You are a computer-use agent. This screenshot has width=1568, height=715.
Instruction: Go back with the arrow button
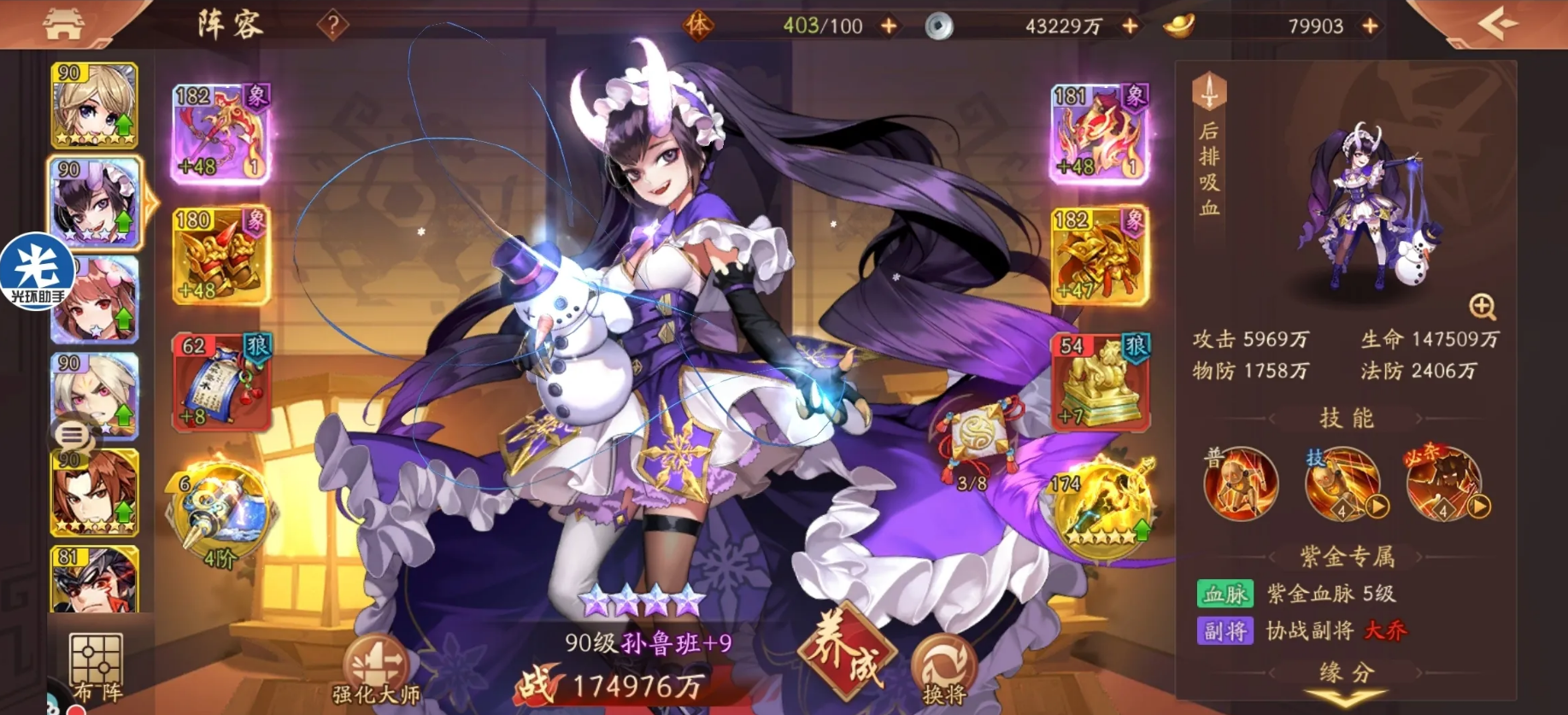pos(1498,24)
